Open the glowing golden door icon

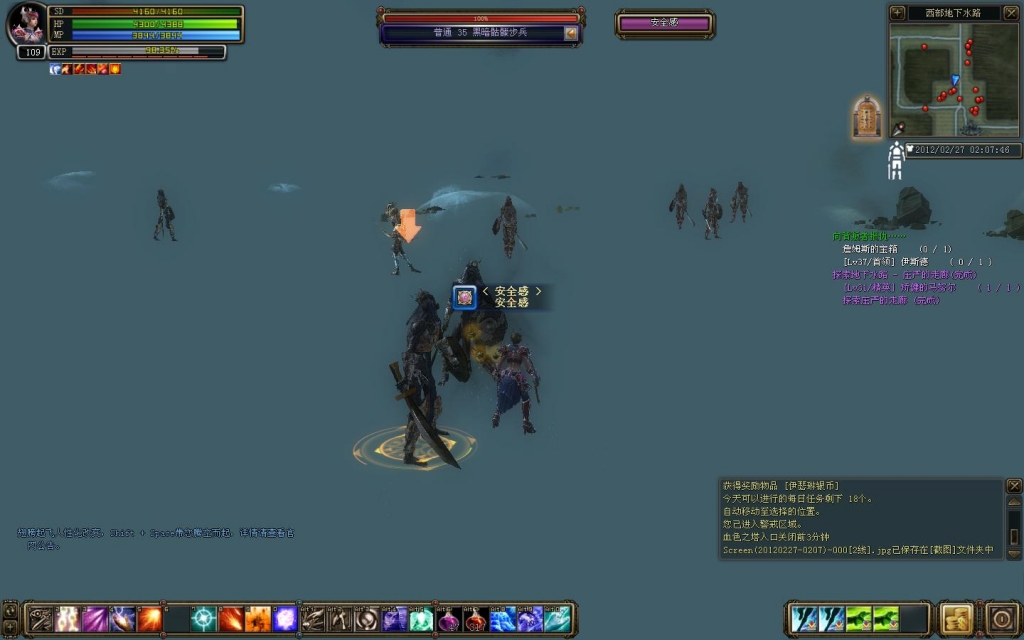click(867, 117)
